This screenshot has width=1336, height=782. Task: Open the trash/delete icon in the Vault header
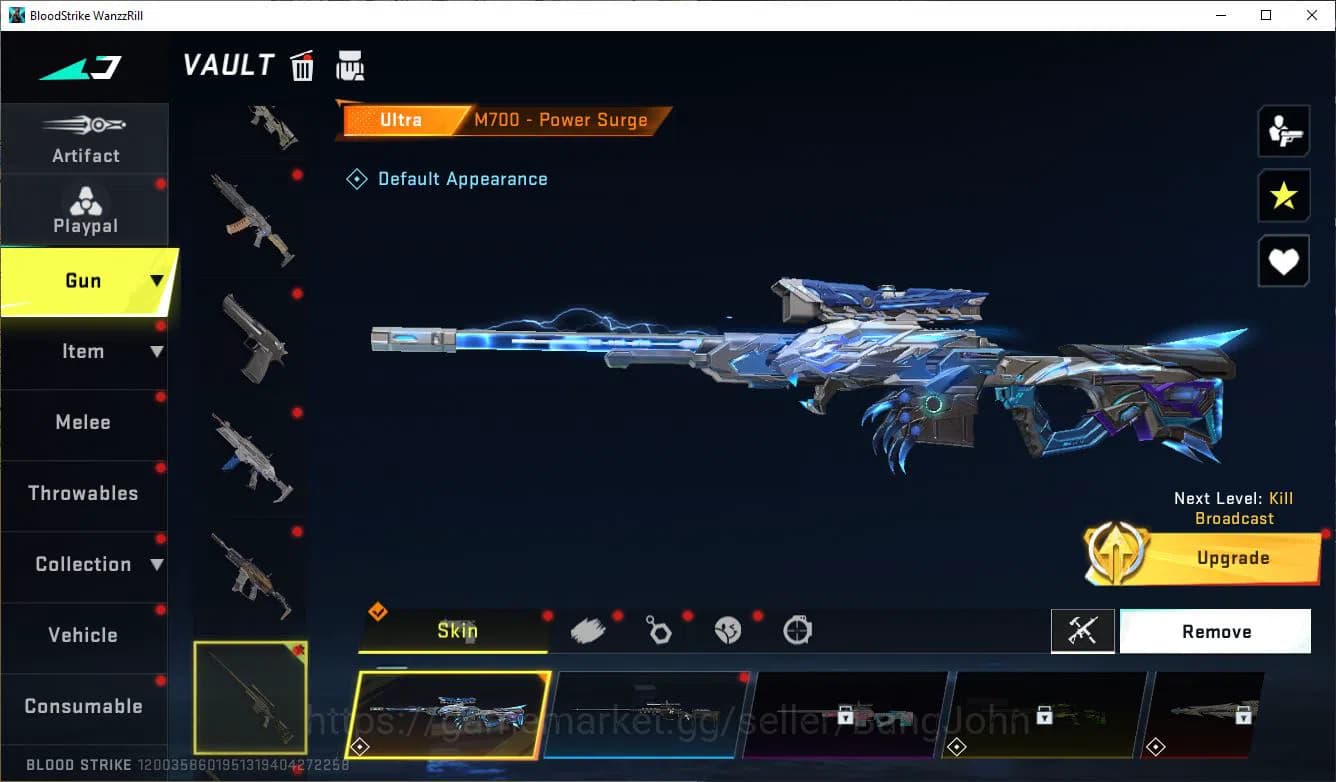point(302,65)
